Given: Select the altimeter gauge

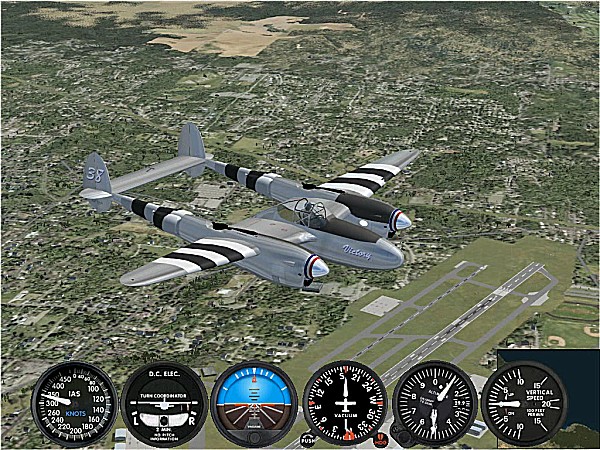Looking at the screenshot, I should pyautogui.click(x=435, y=404).
